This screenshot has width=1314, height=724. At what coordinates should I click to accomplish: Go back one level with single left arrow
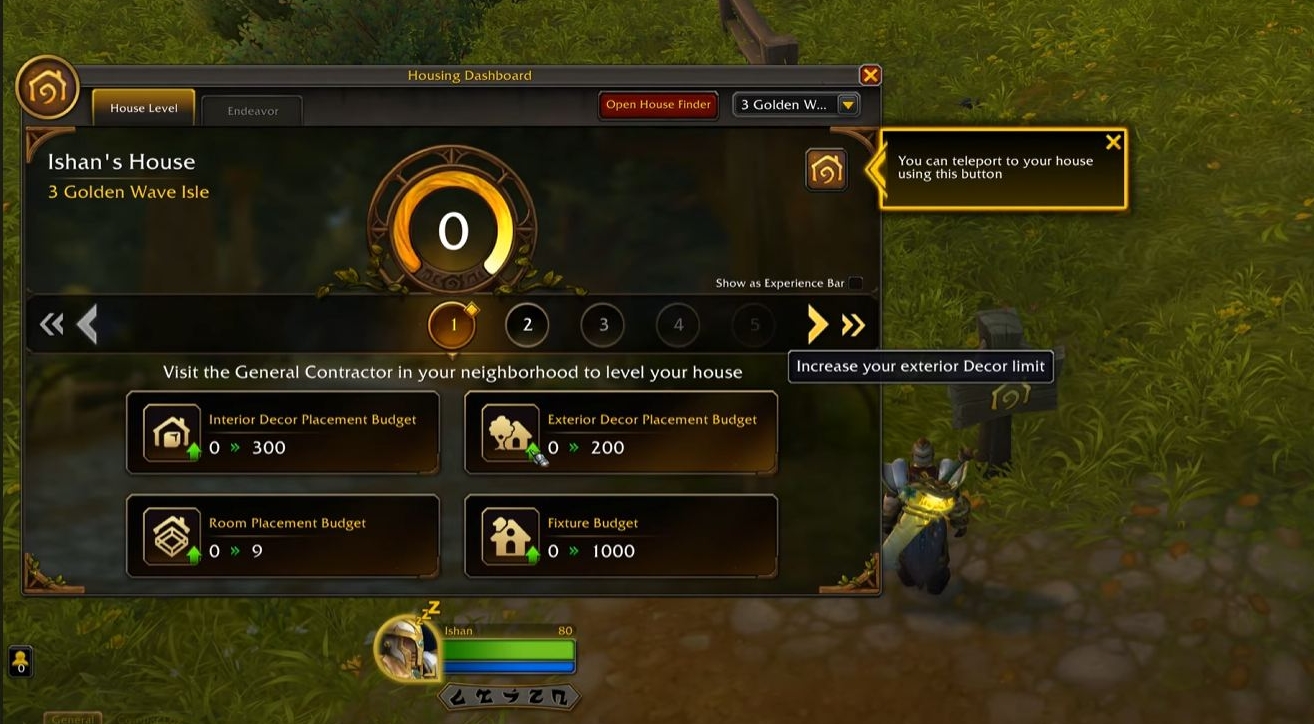pos(88,324)
